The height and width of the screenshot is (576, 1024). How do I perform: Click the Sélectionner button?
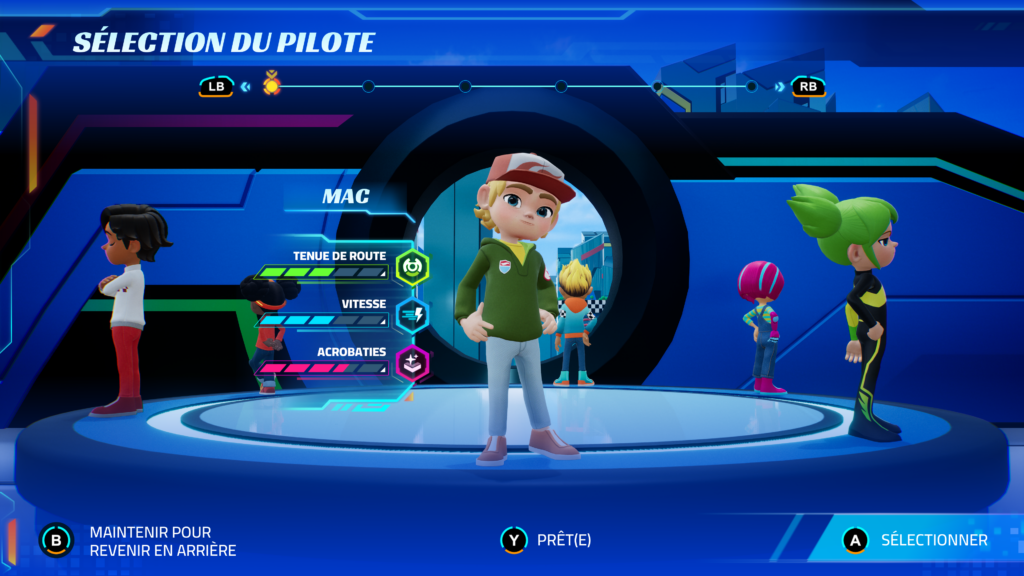pyautogui.click(x=916, y=540)
